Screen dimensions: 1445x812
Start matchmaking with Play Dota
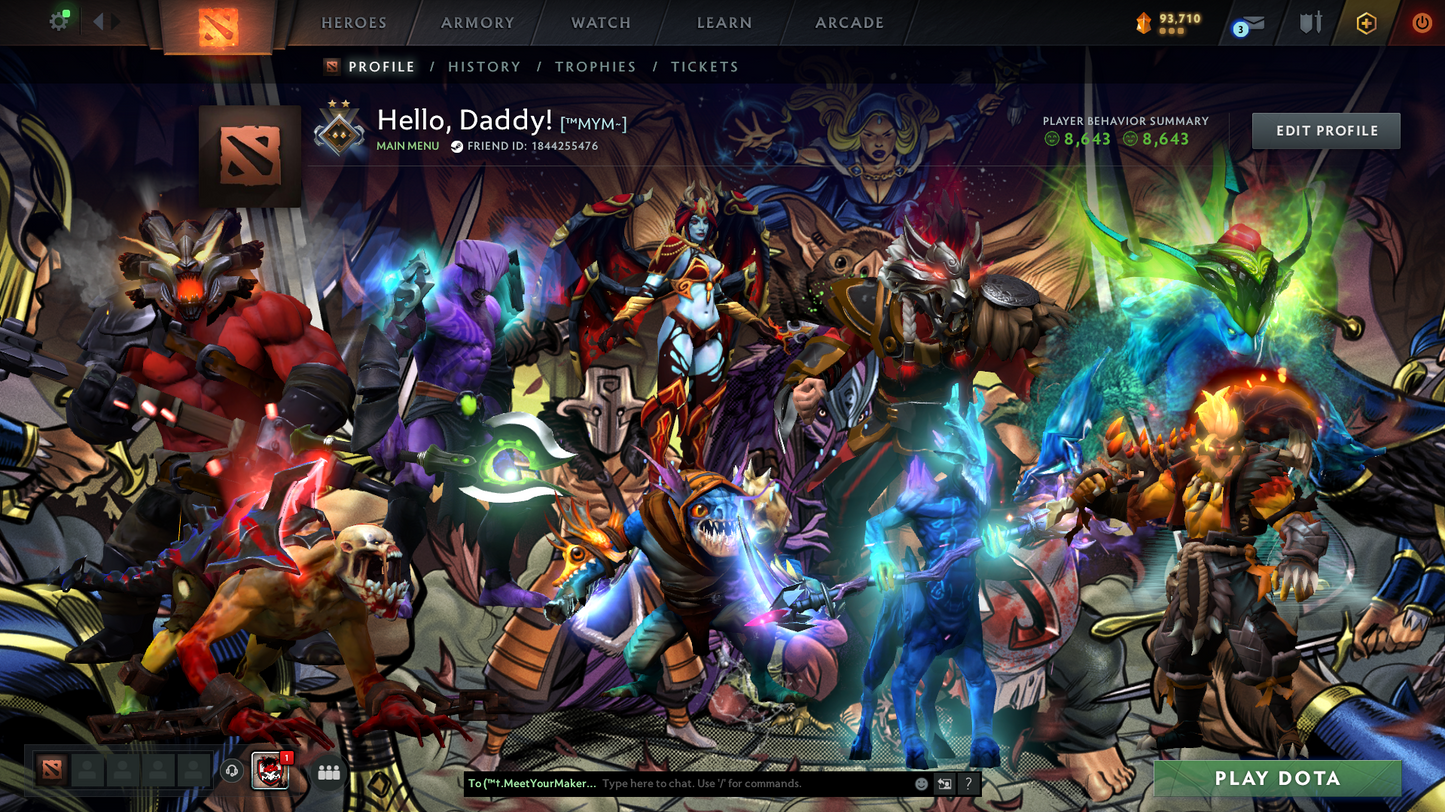[x=1277, y=779]
